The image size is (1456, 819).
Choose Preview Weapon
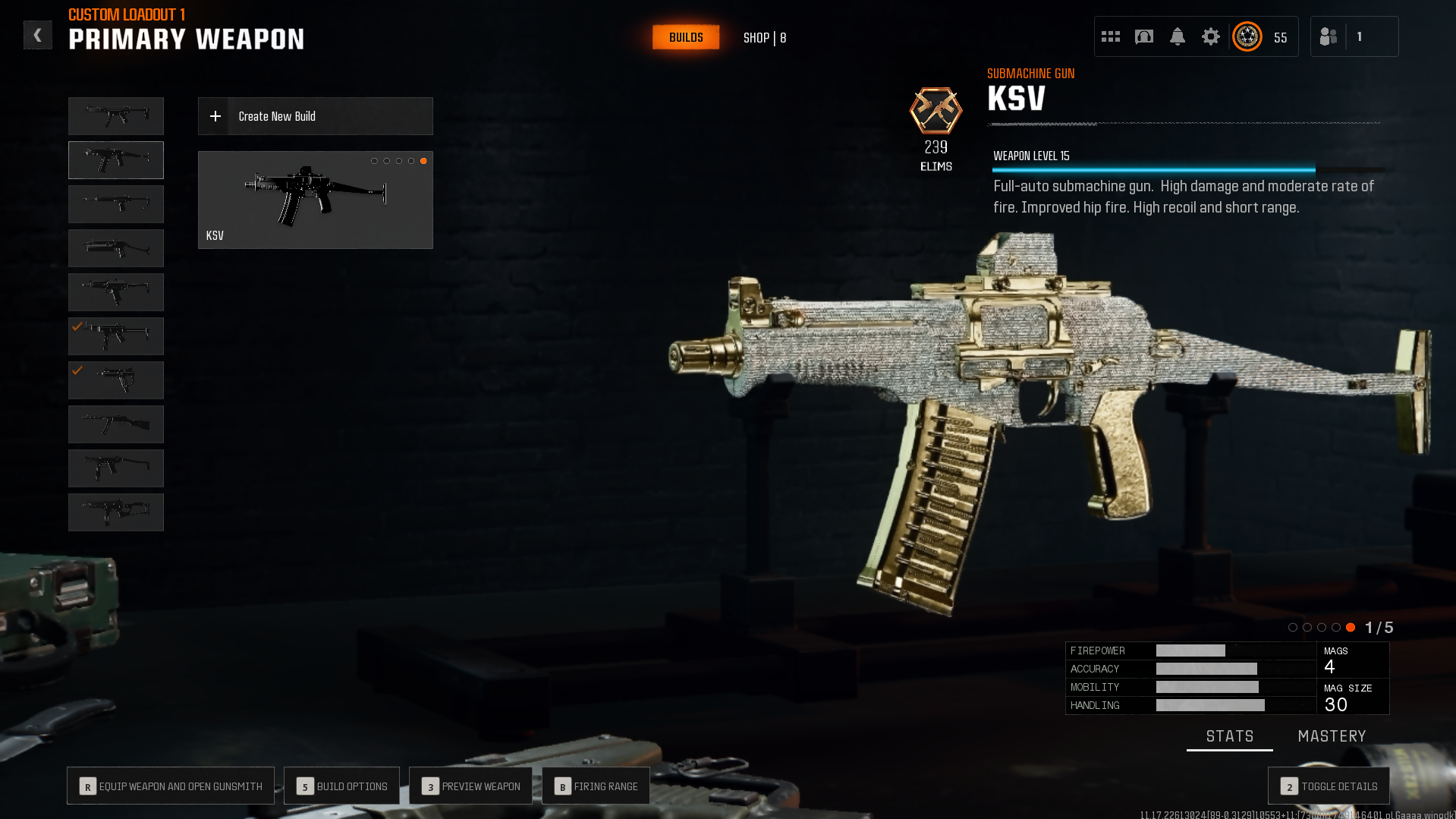tap(470, 786)
